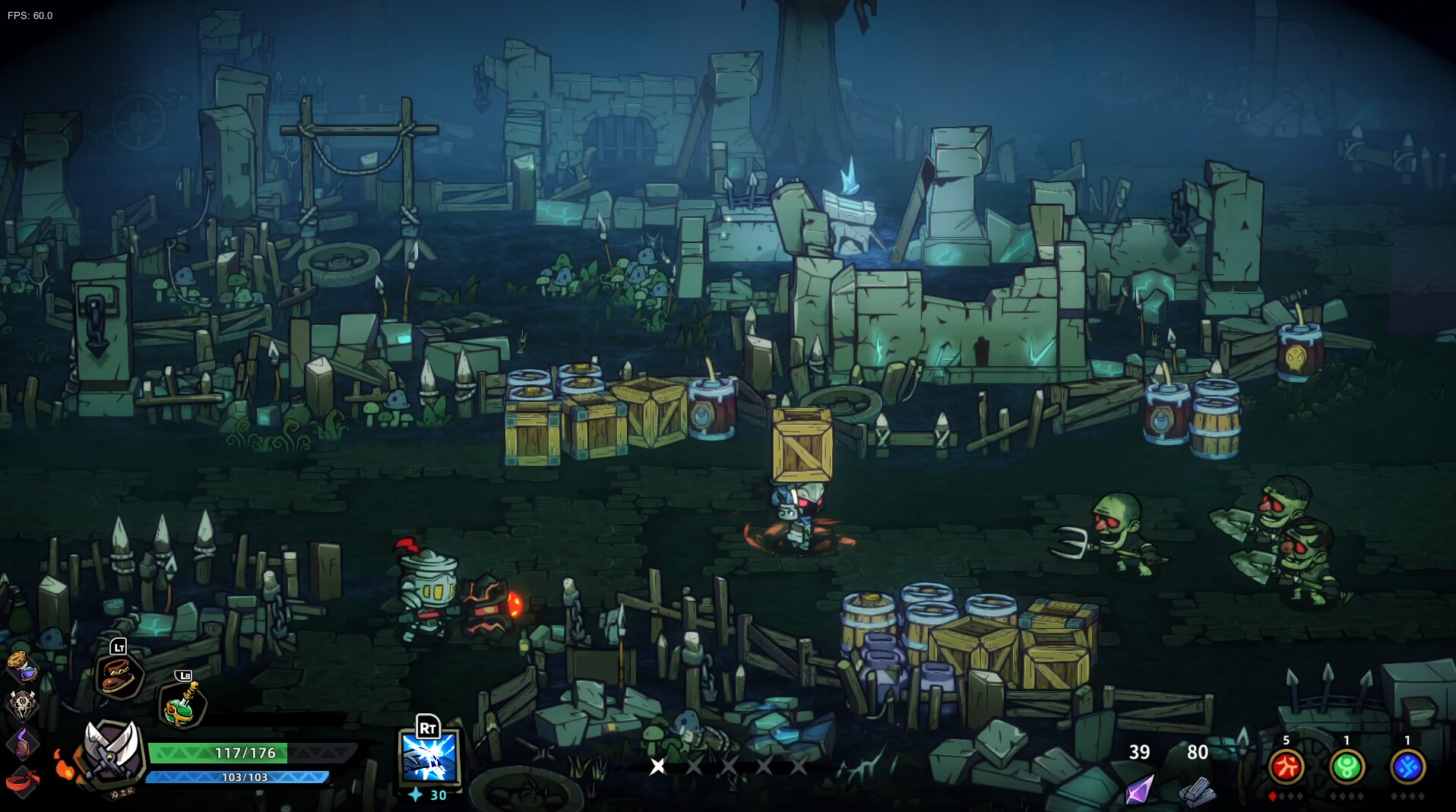Toggle the filled white X skill marker
Screen dimensions: 1456x812
(x=657, y=767)
